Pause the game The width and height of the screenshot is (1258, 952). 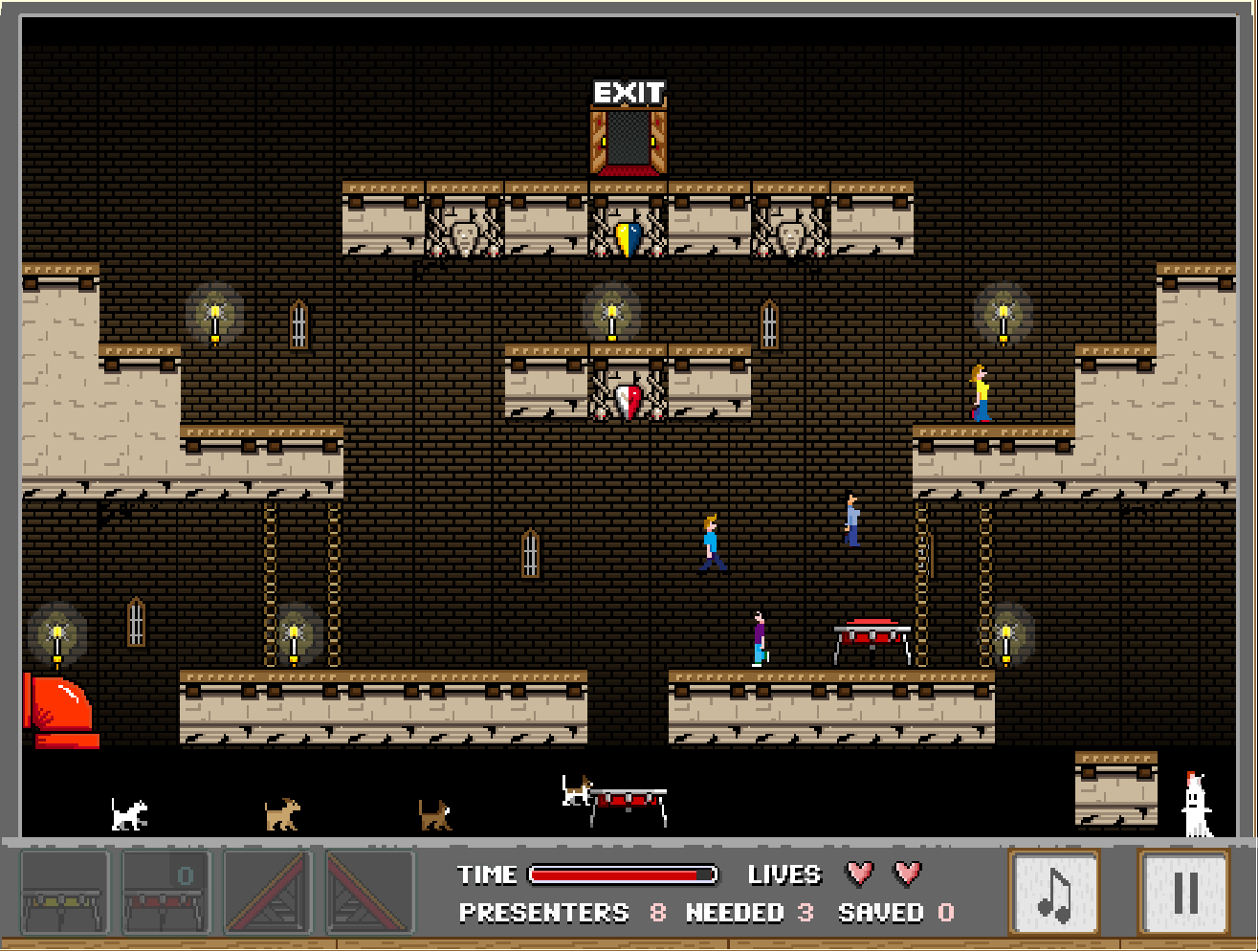1186,894
